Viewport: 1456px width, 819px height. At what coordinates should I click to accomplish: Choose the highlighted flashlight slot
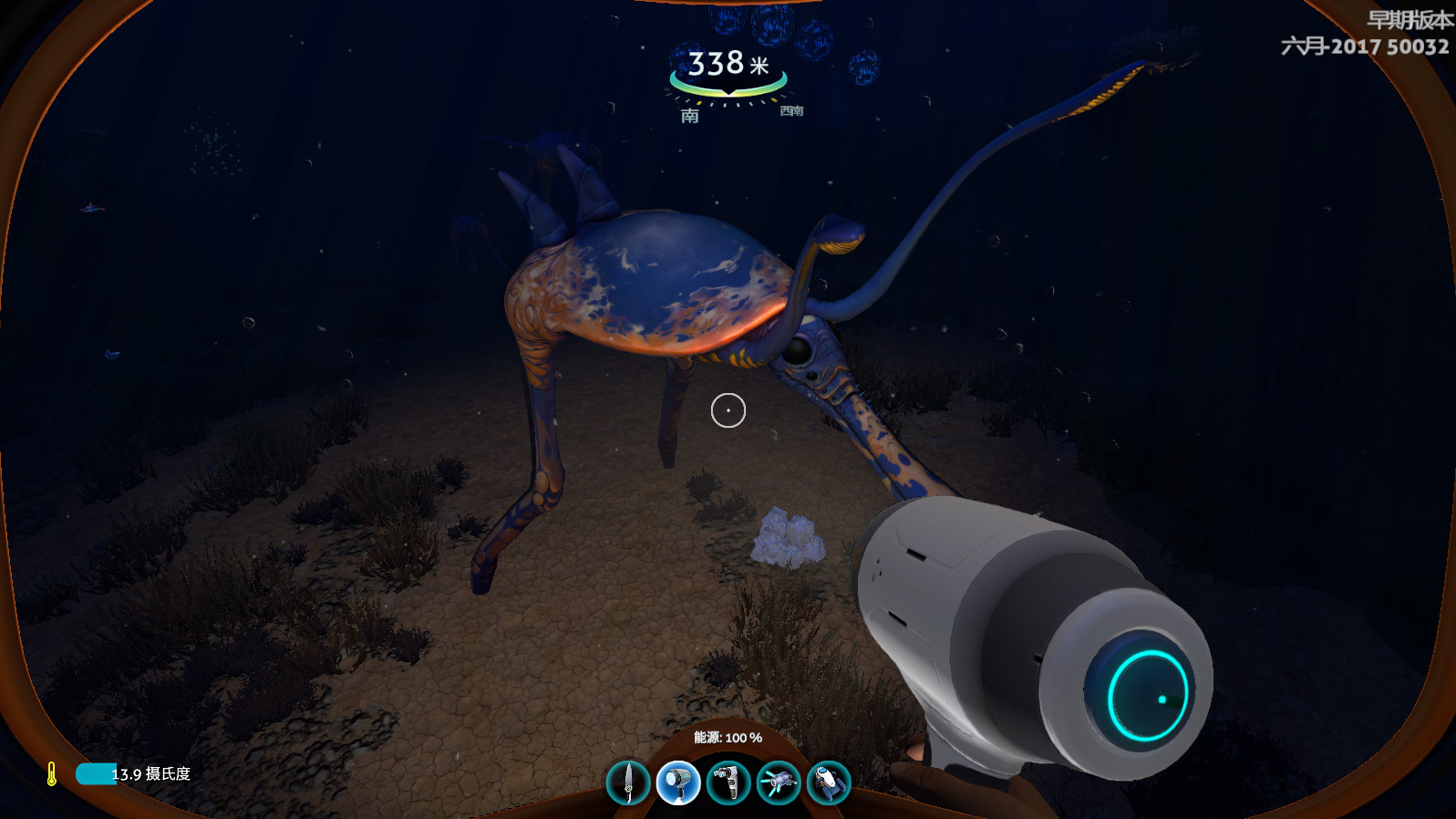tap(677, 783)
